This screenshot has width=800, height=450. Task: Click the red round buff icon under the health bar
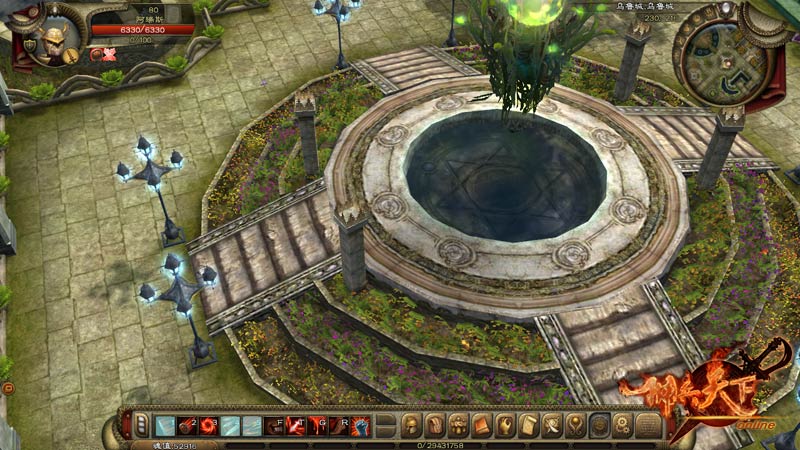point(94,55)
